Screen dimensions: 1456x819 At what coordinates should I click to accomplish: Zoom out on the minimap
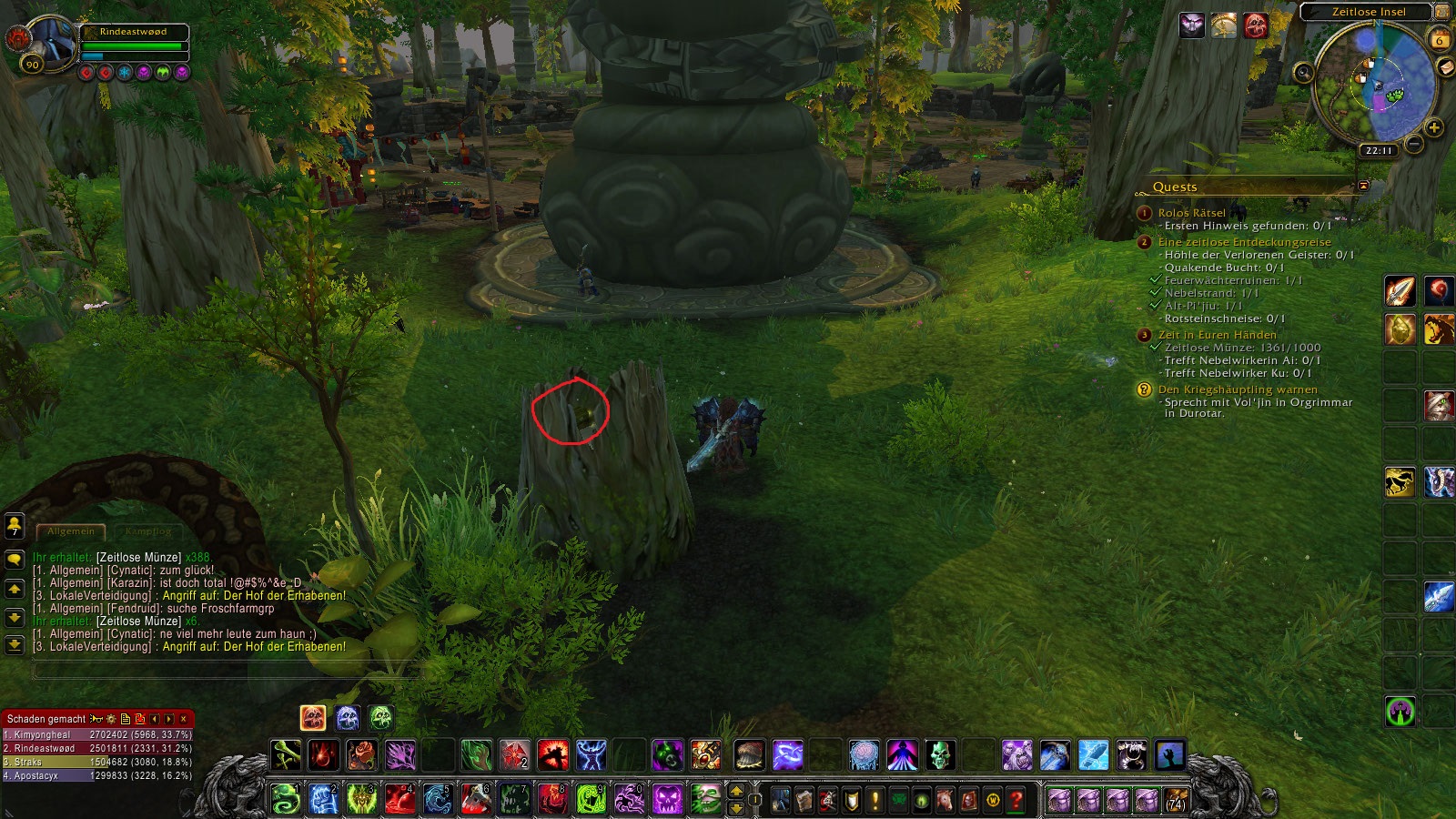pyautogui.click(x=1414, y=144)
